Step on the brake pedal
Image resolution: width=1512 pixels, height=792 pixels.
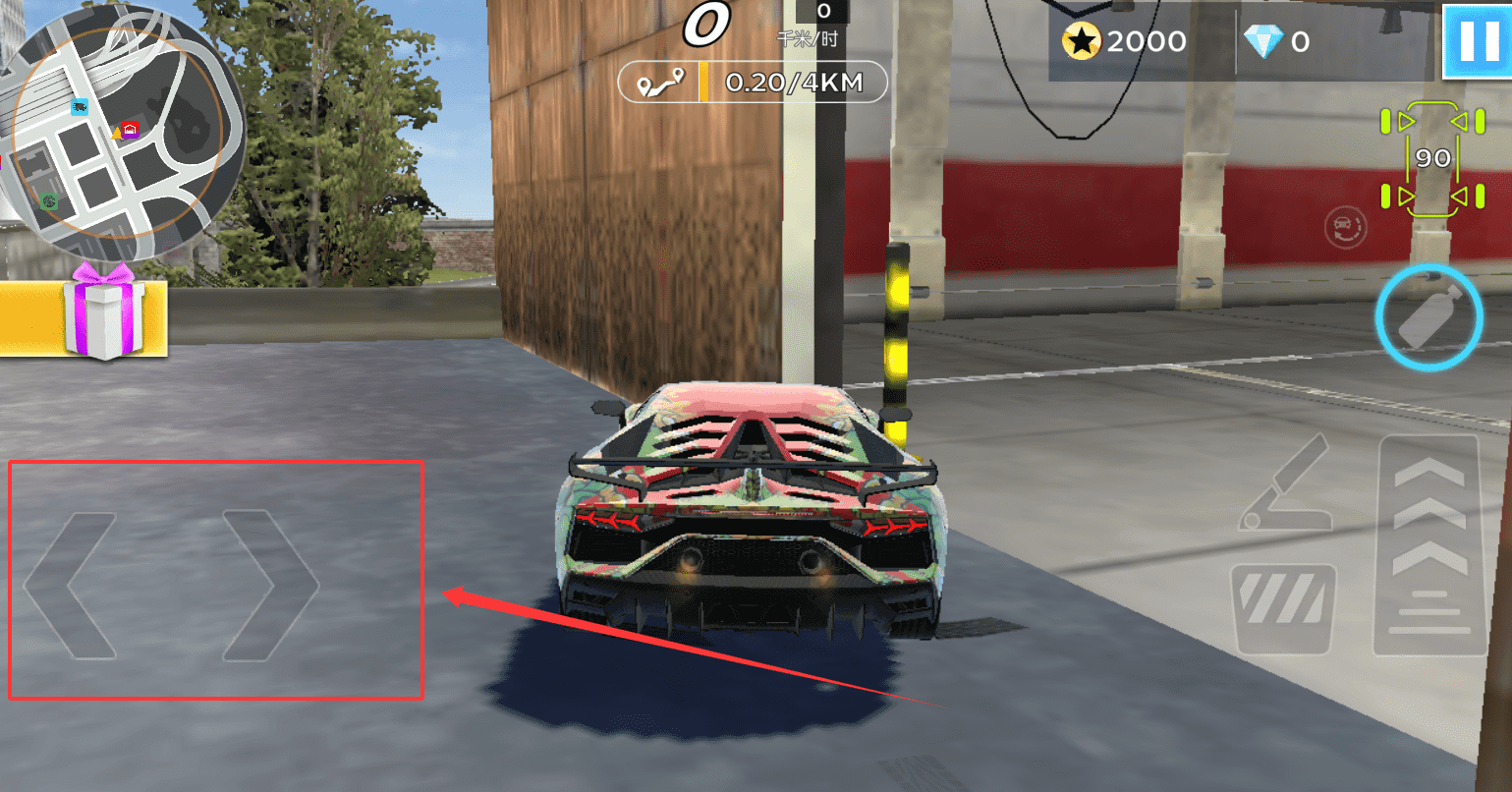click(1285, 609)
